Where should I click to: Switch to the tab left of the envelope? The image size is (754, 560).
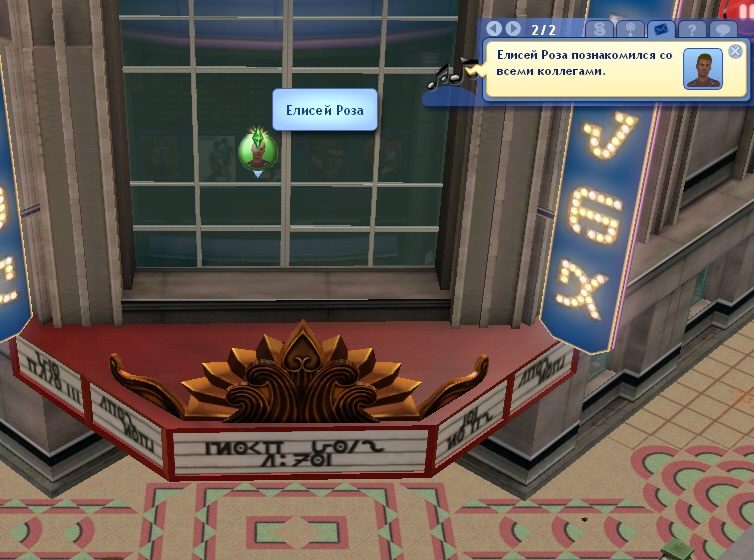(629, 29)
